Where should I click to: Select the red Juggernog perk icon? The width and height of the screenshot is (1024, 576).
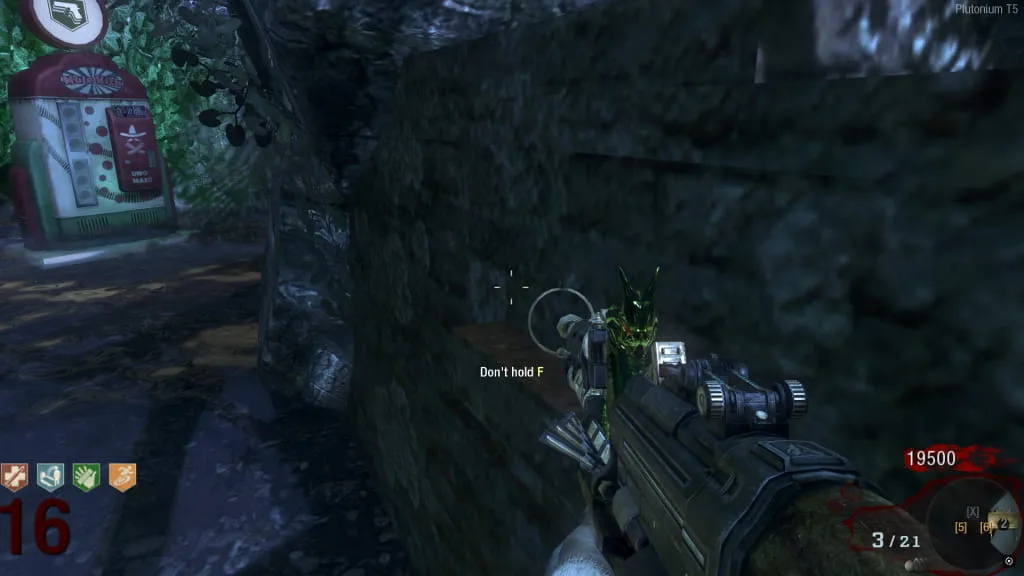point(15,477)
